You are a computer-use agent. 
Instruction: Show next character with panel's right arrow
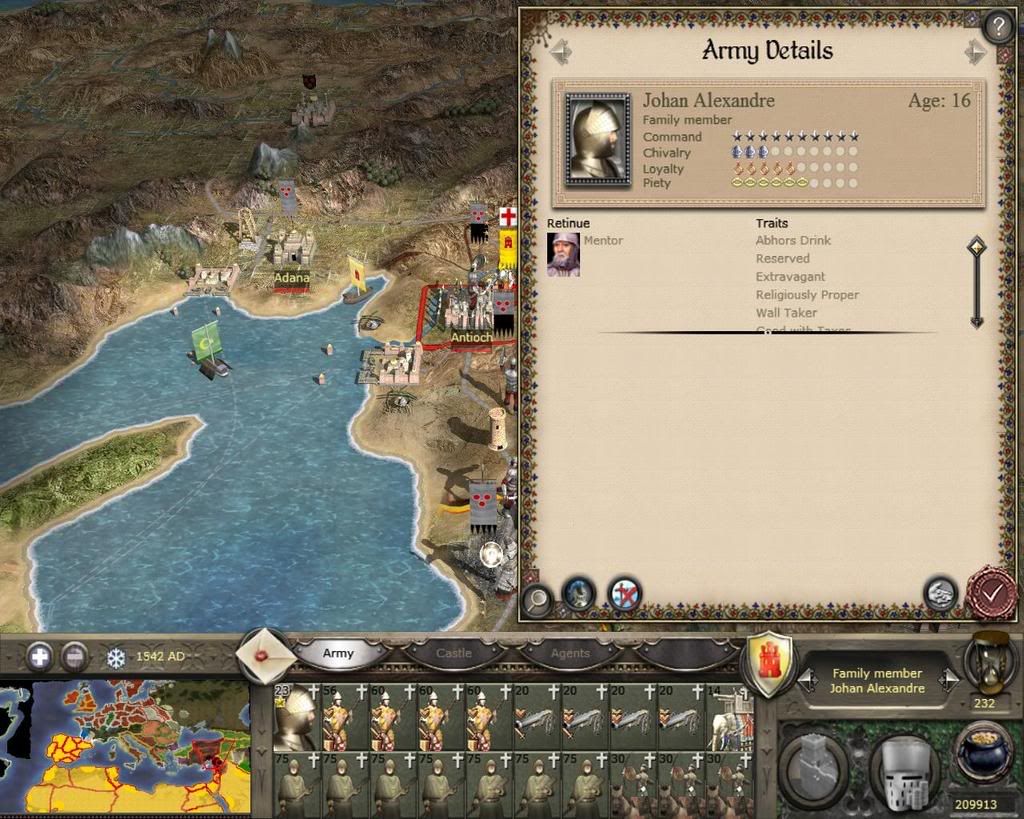click(975, 52)
